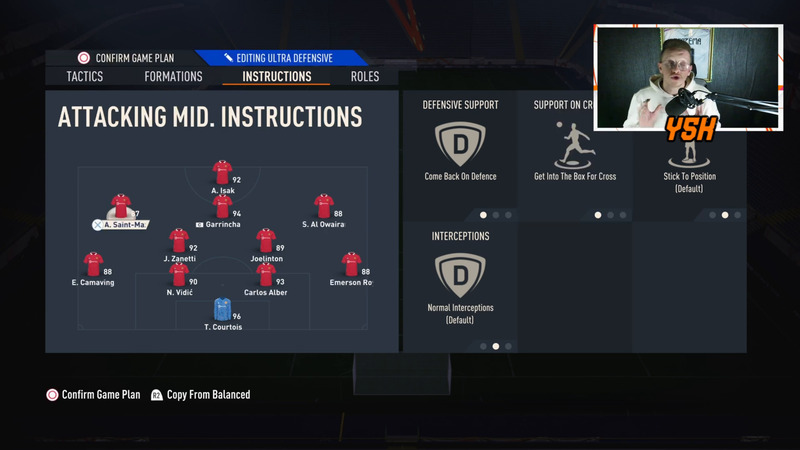The width and height of the screenshot is (800, 450).
Task: Select E. Camavinga on the left
Action: (x=93, y=264)
